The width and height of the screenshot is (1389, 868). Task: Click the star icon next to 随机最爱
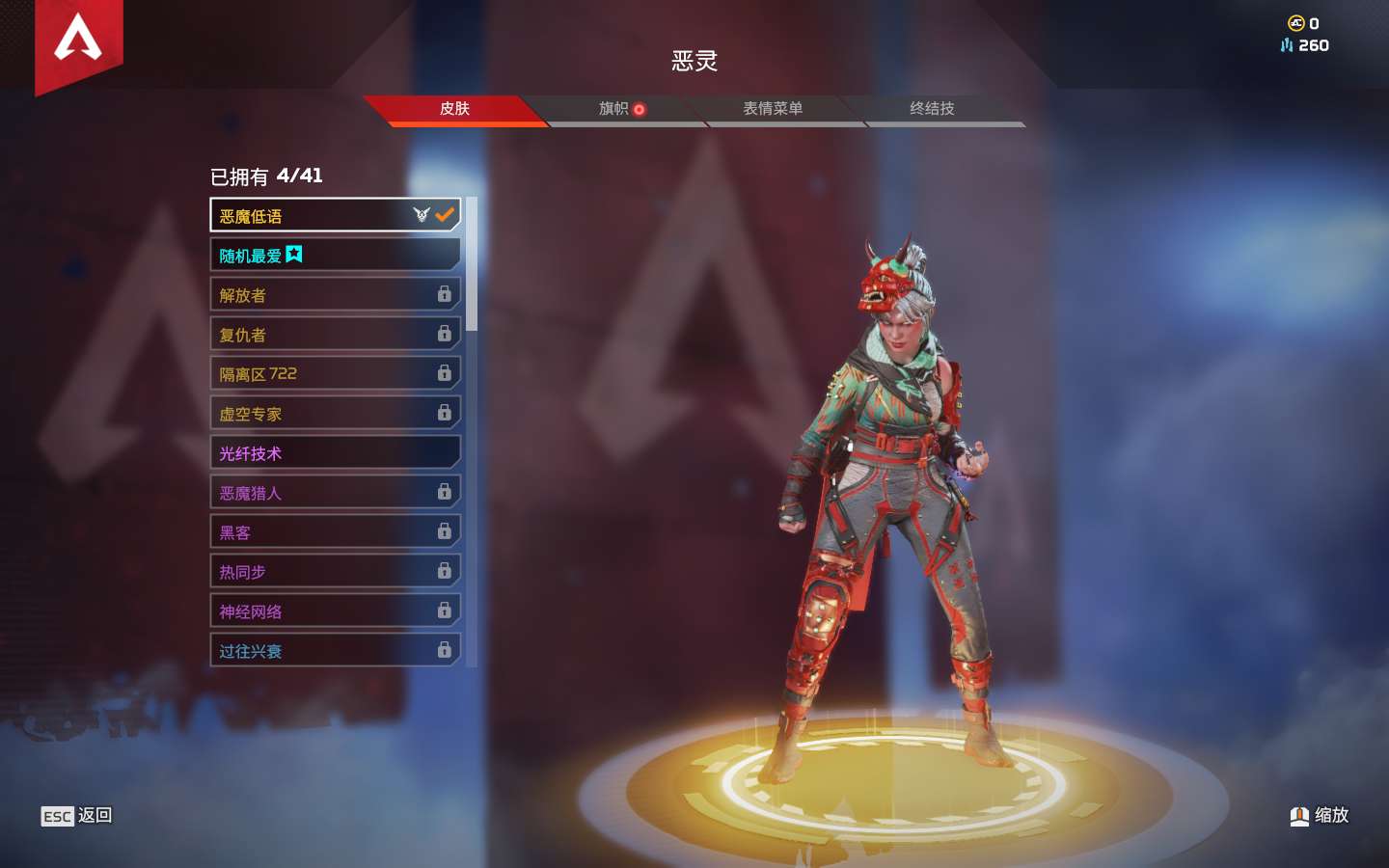point(296,254)
